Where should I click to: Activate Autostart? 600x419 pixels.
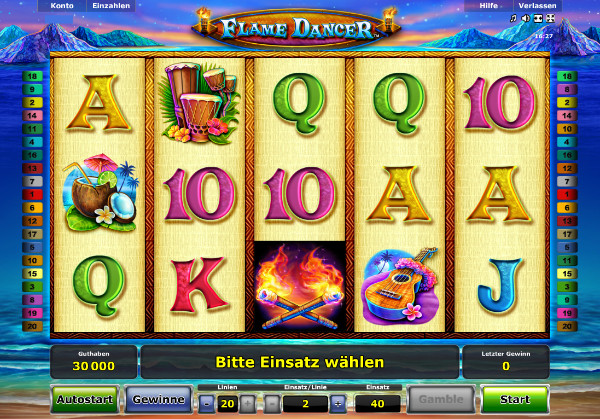pos(84,400)
